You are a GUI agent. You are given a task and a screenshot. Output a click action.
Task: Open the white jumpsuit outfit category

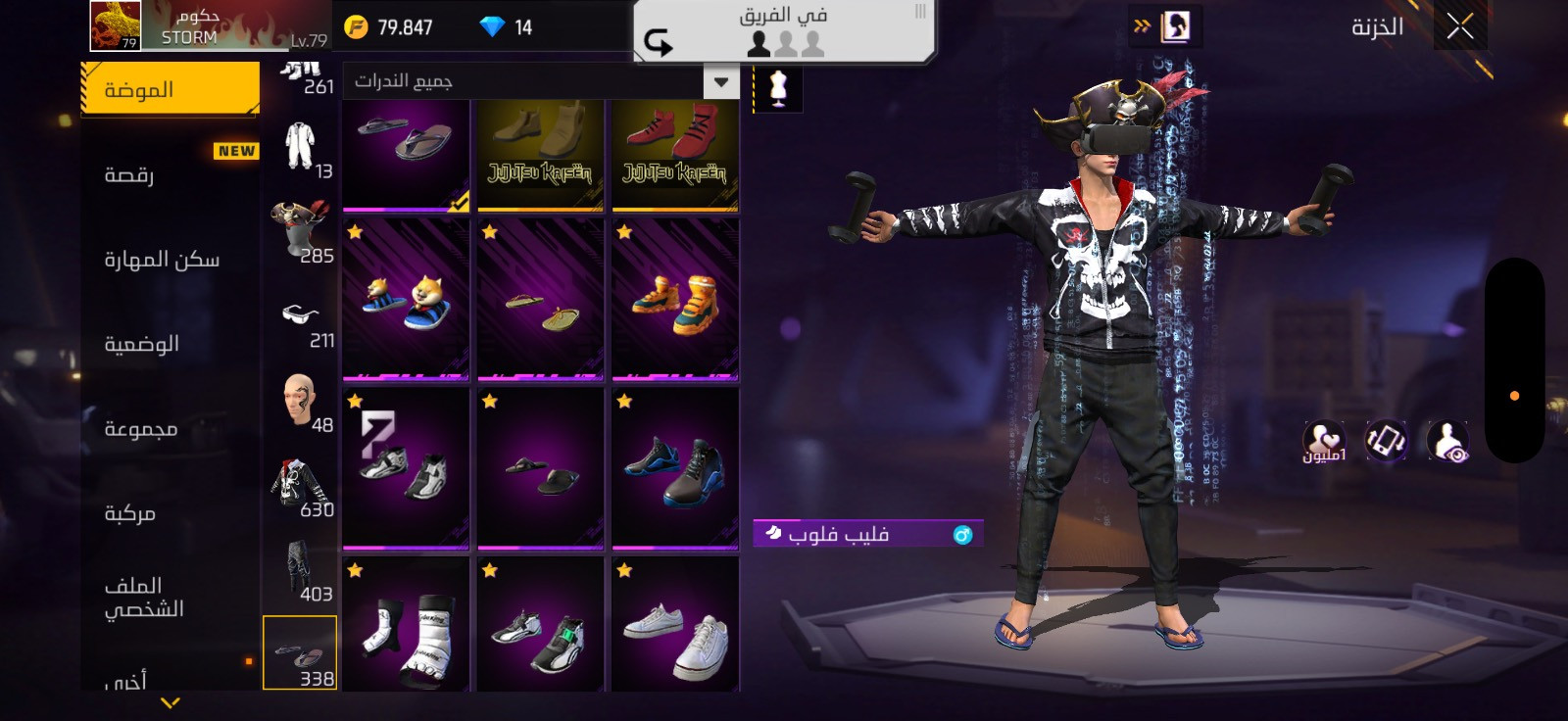pos(301,148)
